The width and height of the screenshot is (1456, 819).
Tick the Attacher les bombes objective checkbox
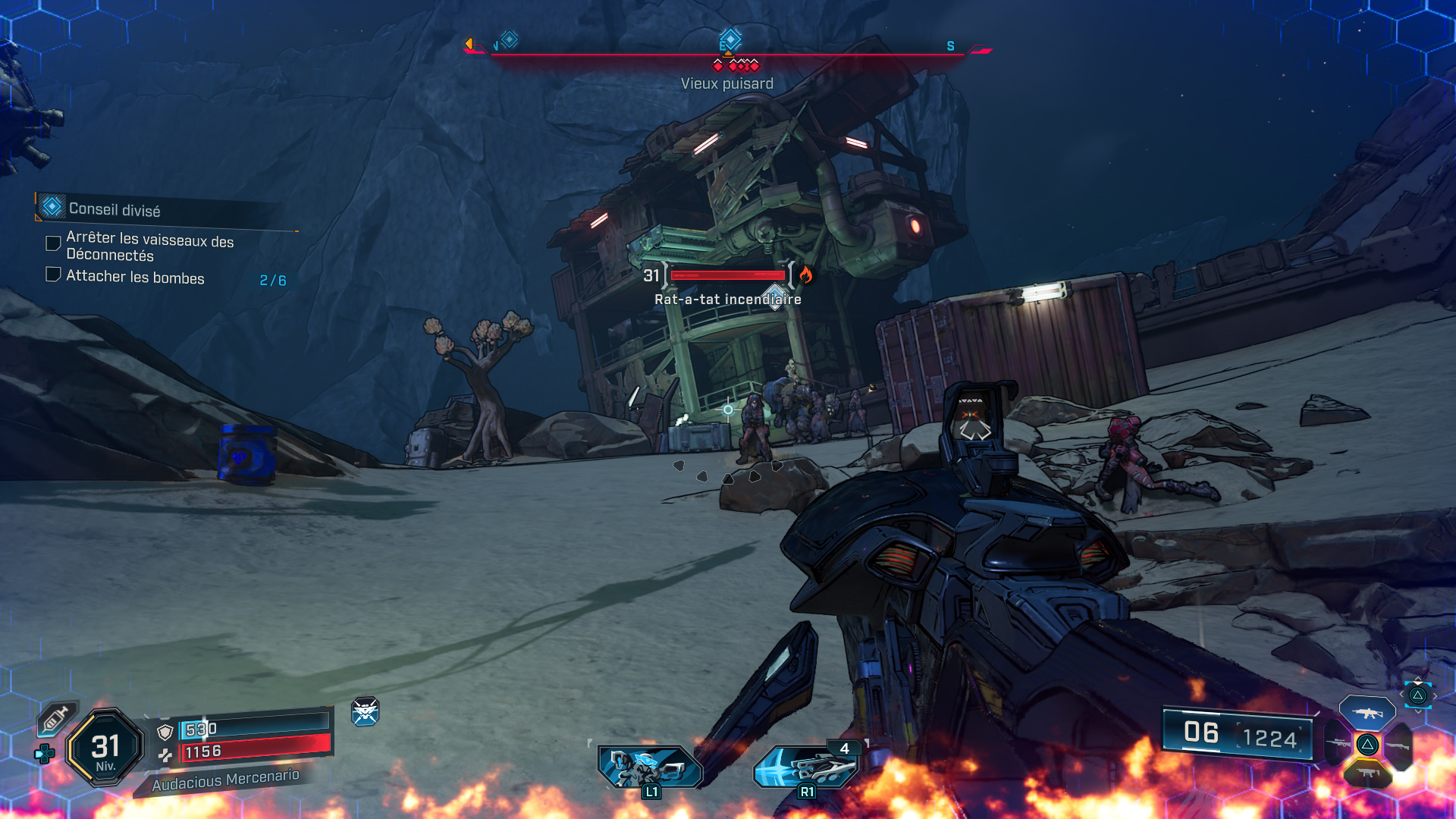[x=53, y=275]
